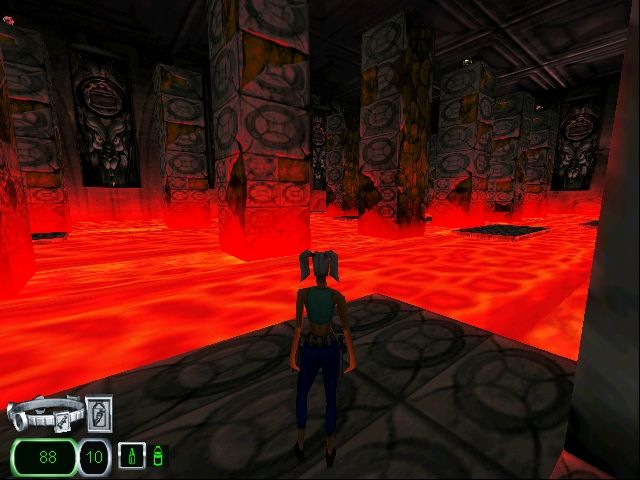
Task: Select the framed carton item on the belt
Action: (x=100, y=412)
